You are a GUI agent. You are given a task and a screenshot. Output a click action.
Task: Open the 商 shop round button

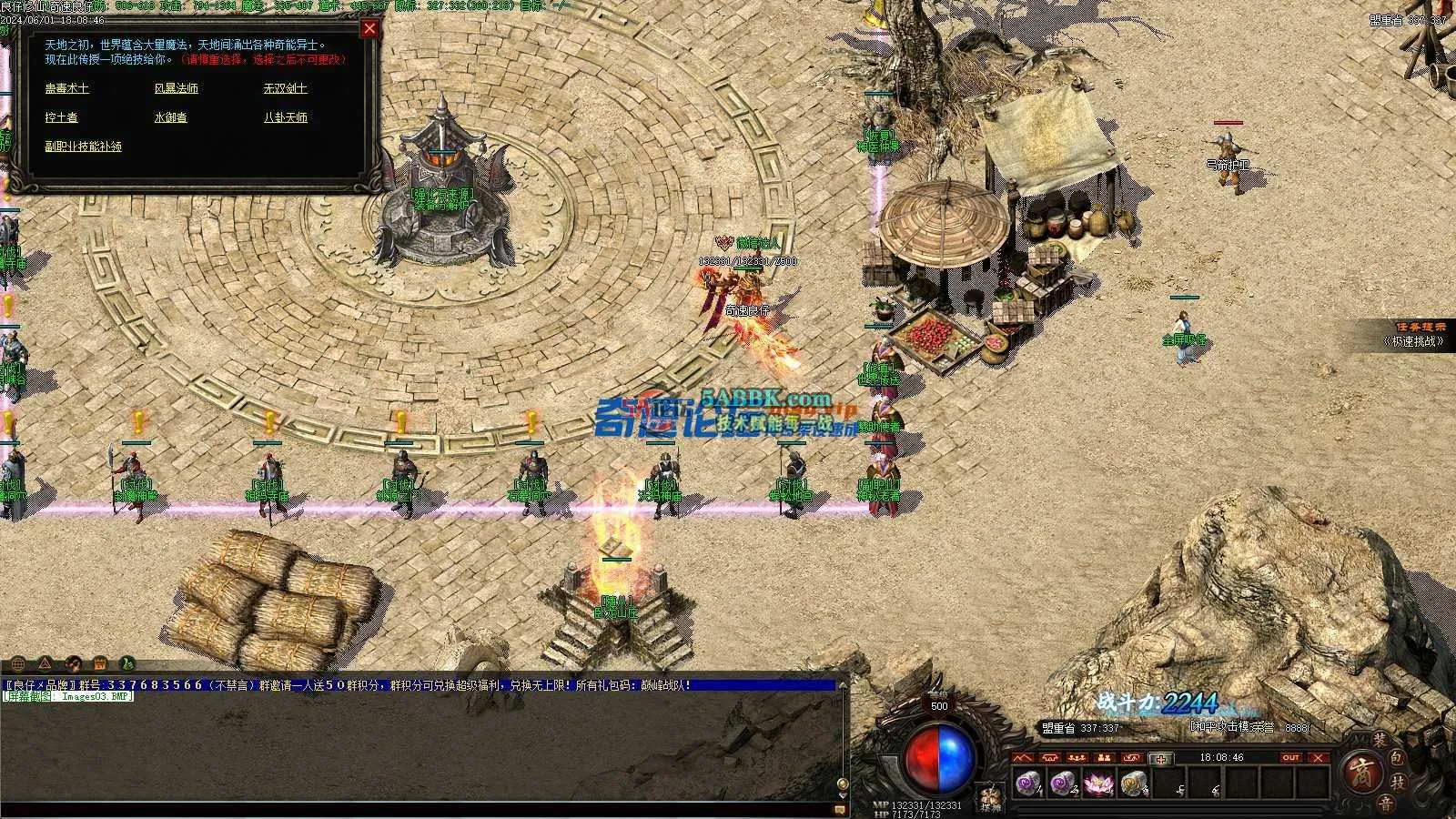(1360, 774)
